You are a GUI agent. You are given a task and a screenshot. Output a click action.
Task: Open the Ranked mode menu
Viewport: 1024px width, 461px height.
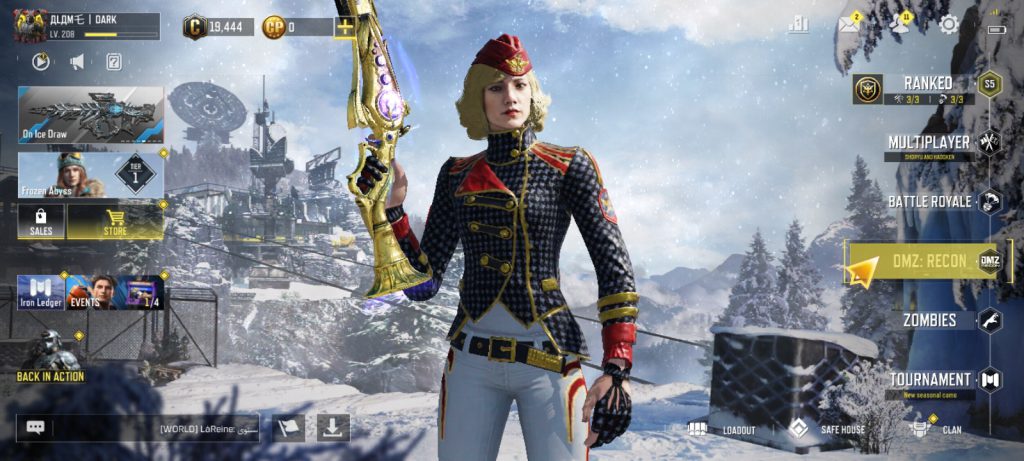[x=927, y=85]
